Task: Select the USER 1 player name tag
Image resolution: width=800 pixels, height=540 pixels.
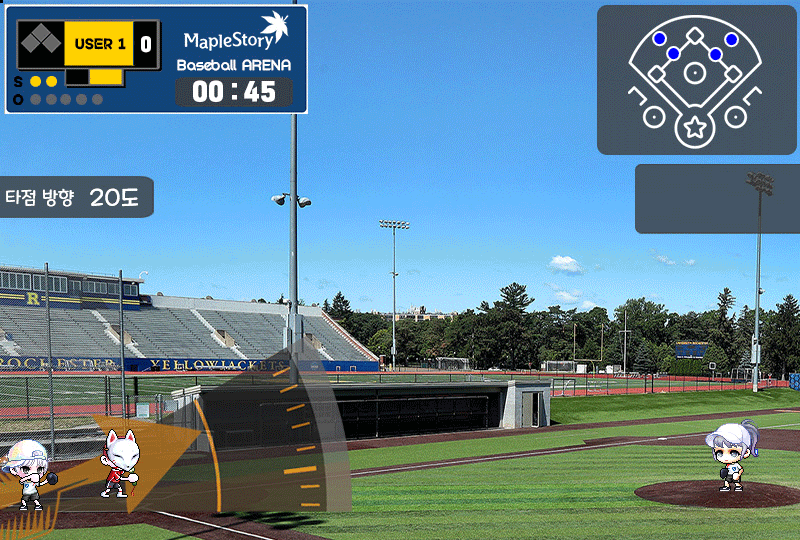Action: [x=100, y=44]
